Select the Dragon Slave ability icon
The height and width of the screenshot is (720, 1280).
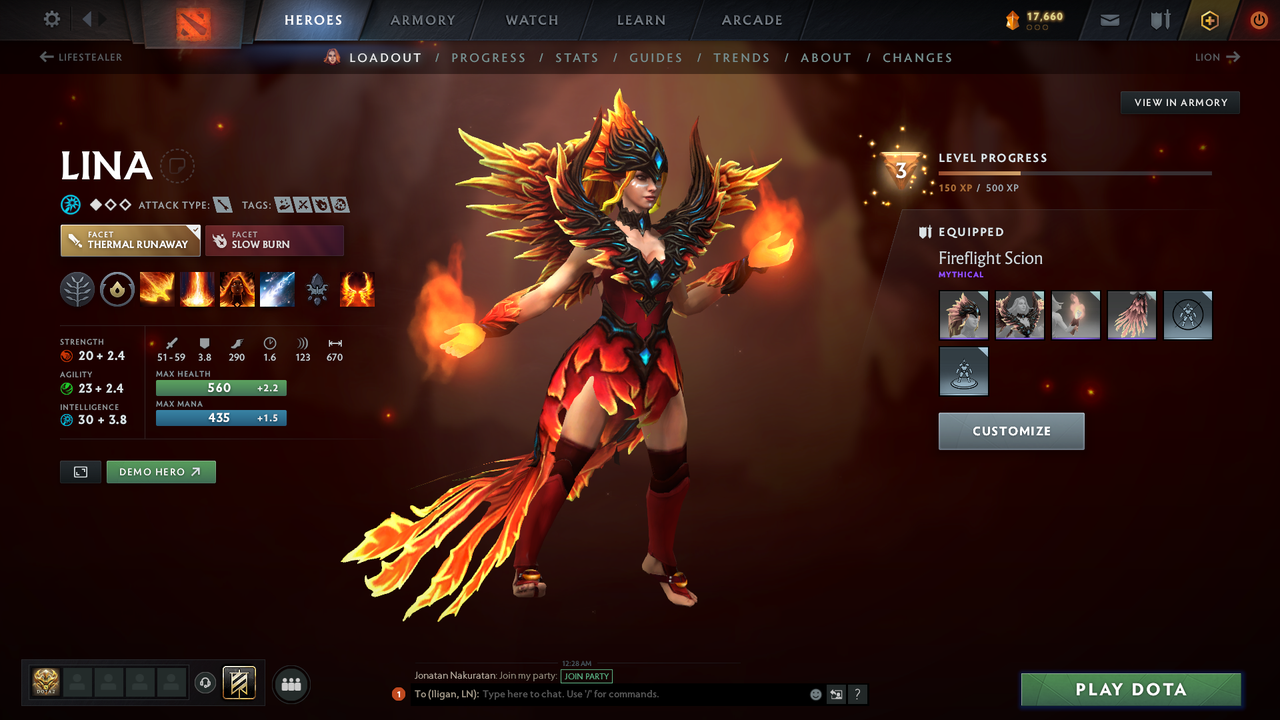click(157, 289)
